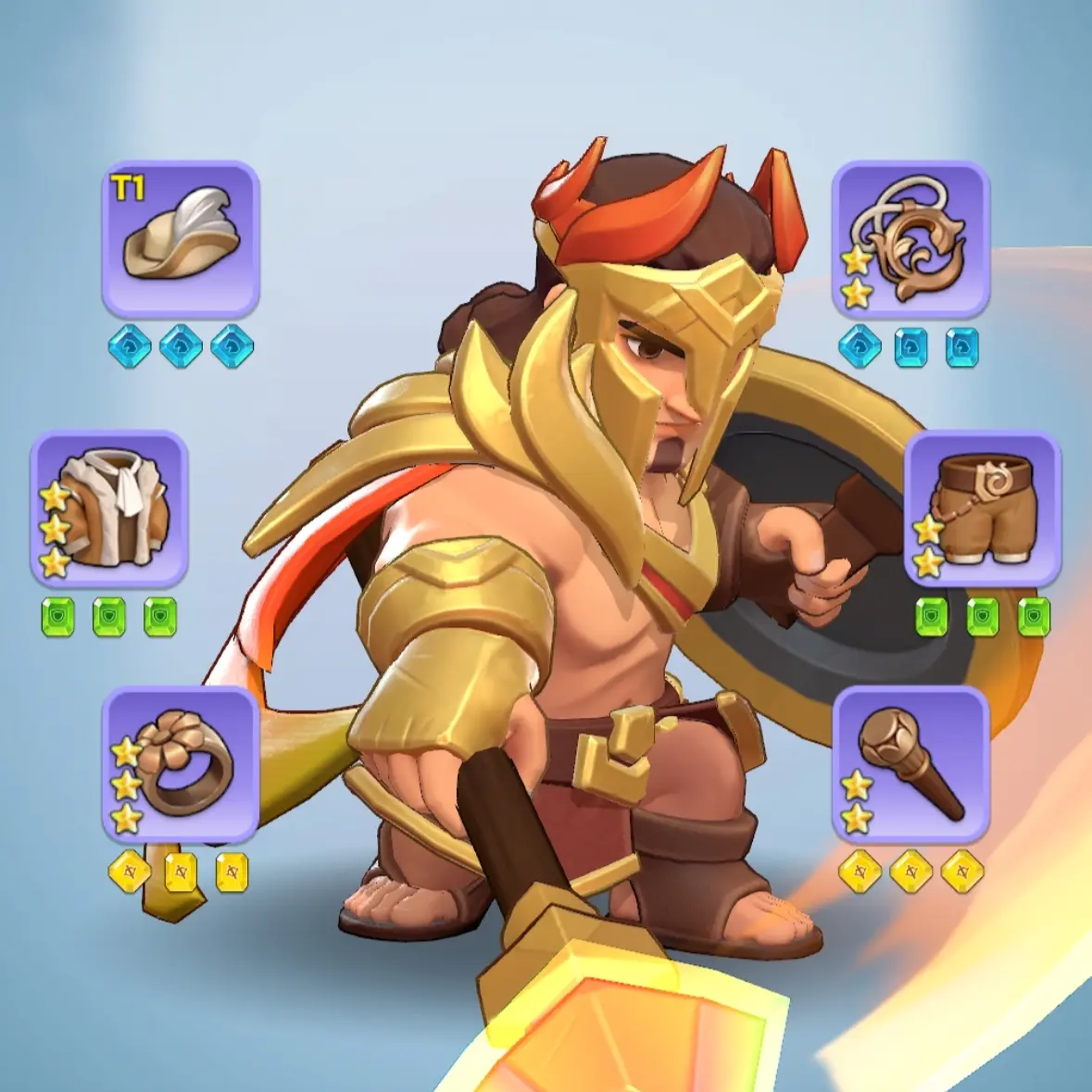1092x1092 pixels.
Task: Open the brown jacket armor slot
Action: [109, 508]
